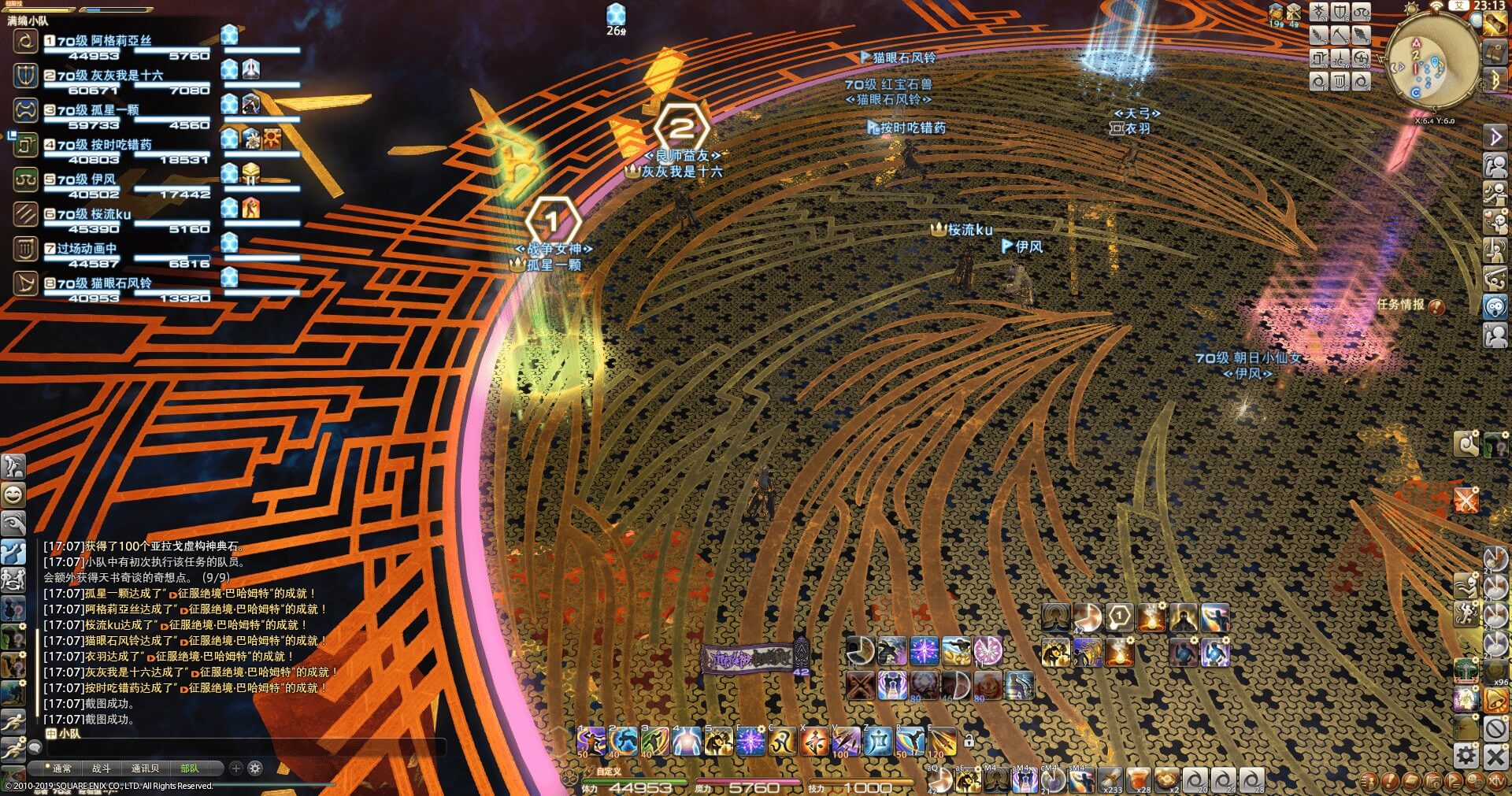The image size is (1512, 796).
Task: Switch to the 战斗 chat tab
Action: (102, 768)
